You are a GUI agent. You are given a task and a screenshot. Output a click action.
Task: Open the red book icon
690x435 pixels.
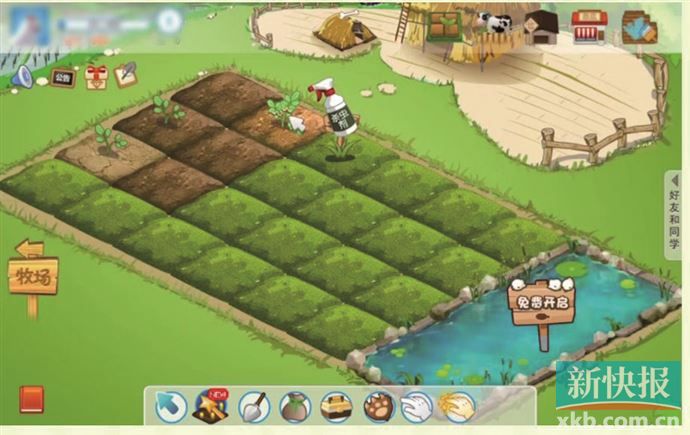pyautogui.click(x=31, y=400)
